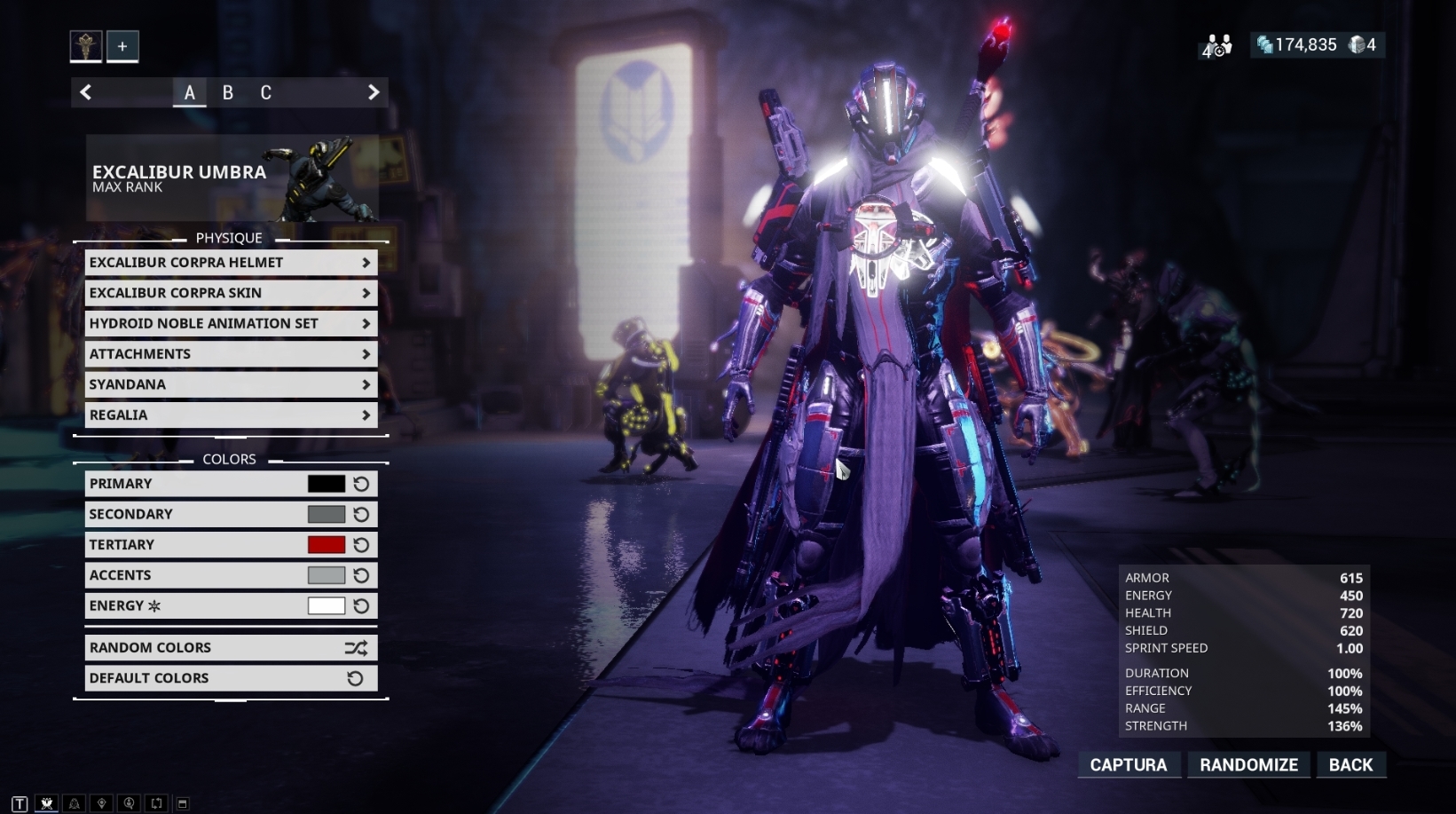The height and width of the screenshot is (814, 1456).
Task: Reset the Accents color
Action: pyautogui.click(x=361, y=575)
